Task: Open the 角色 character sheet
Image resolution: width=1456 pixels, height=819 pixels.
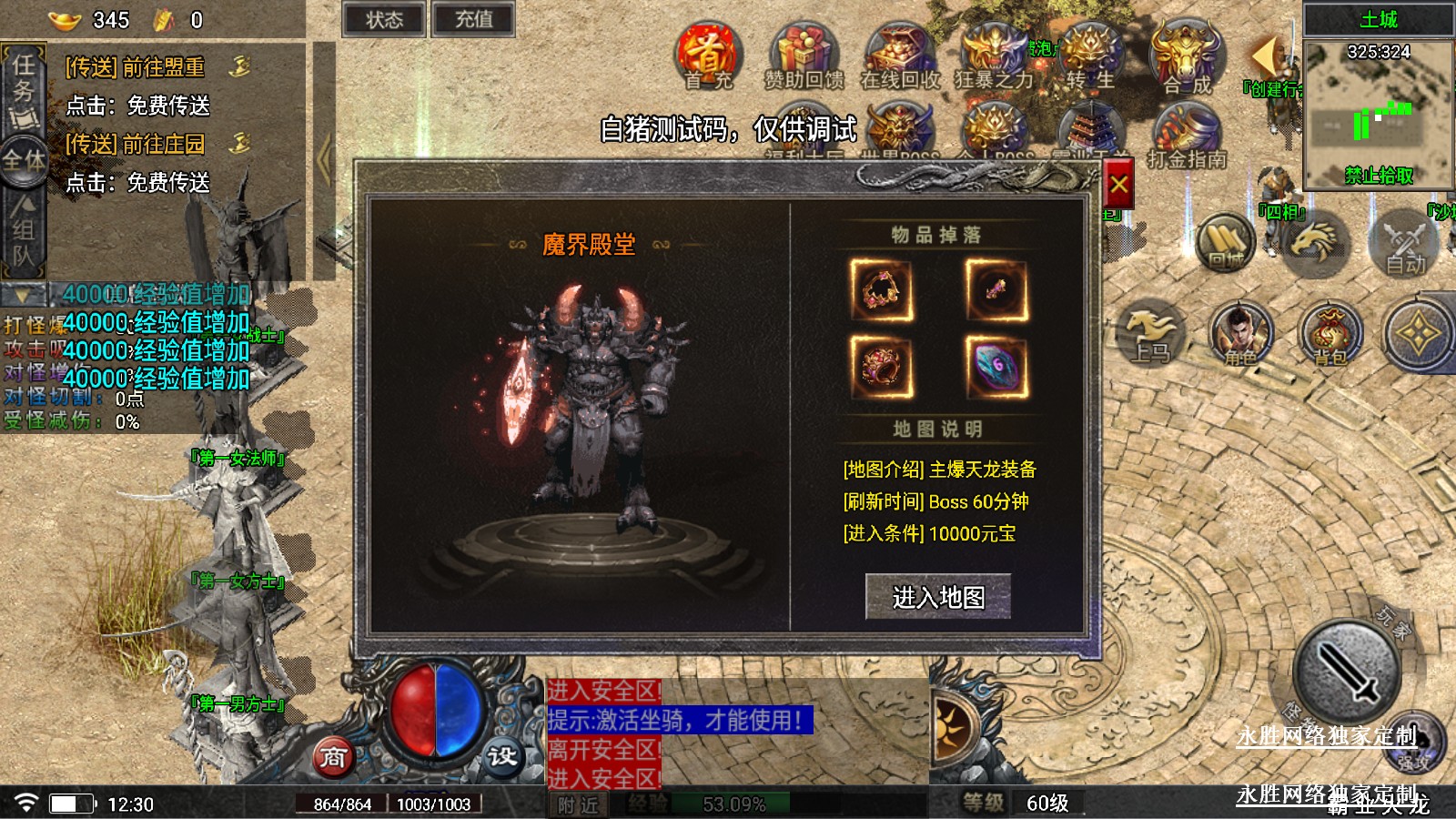Action: (x=1241, y=335)
